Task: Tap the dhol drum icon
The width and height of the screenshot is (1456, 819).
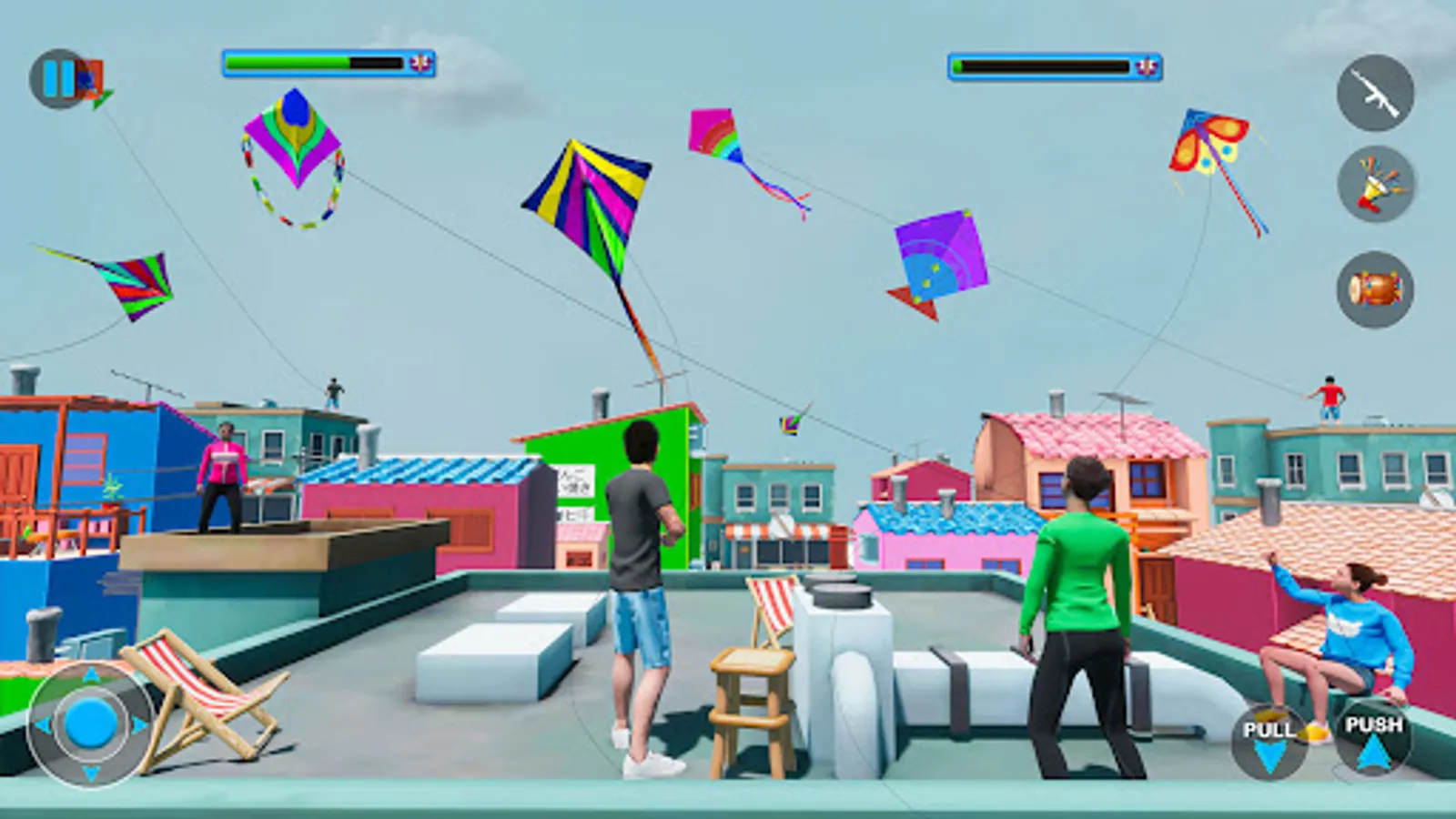Action: point(1375,287)
